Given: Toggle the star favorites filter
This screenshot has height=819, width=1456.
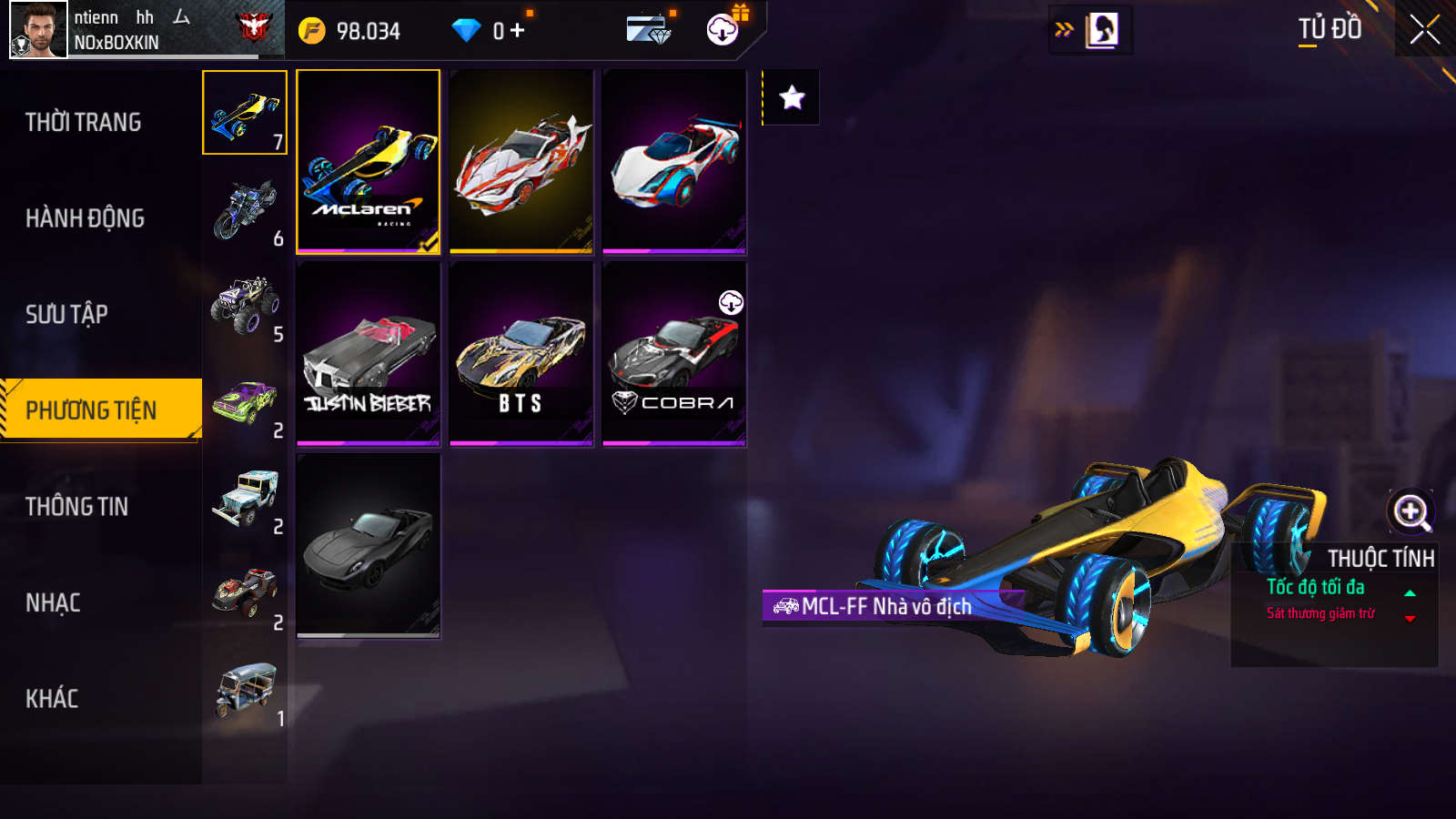Looking at the screenshot, I should [x=792, y=97].
